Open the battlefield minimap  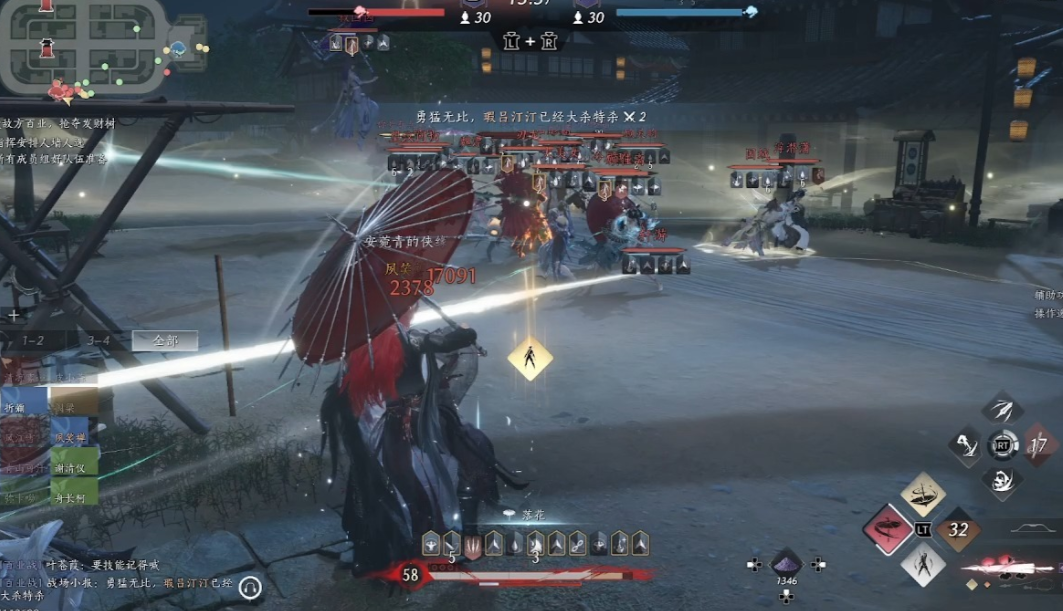tap(88, 47)
